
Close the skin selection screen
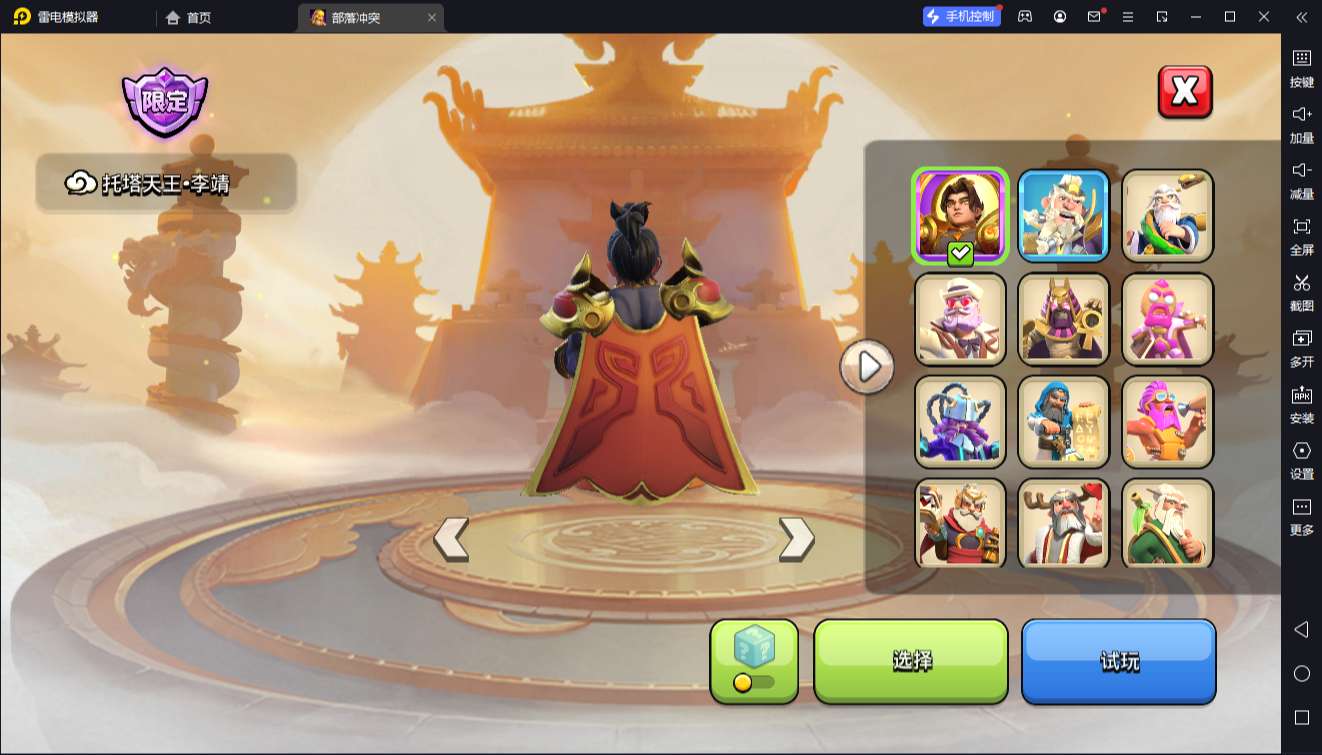(1185, 92)
